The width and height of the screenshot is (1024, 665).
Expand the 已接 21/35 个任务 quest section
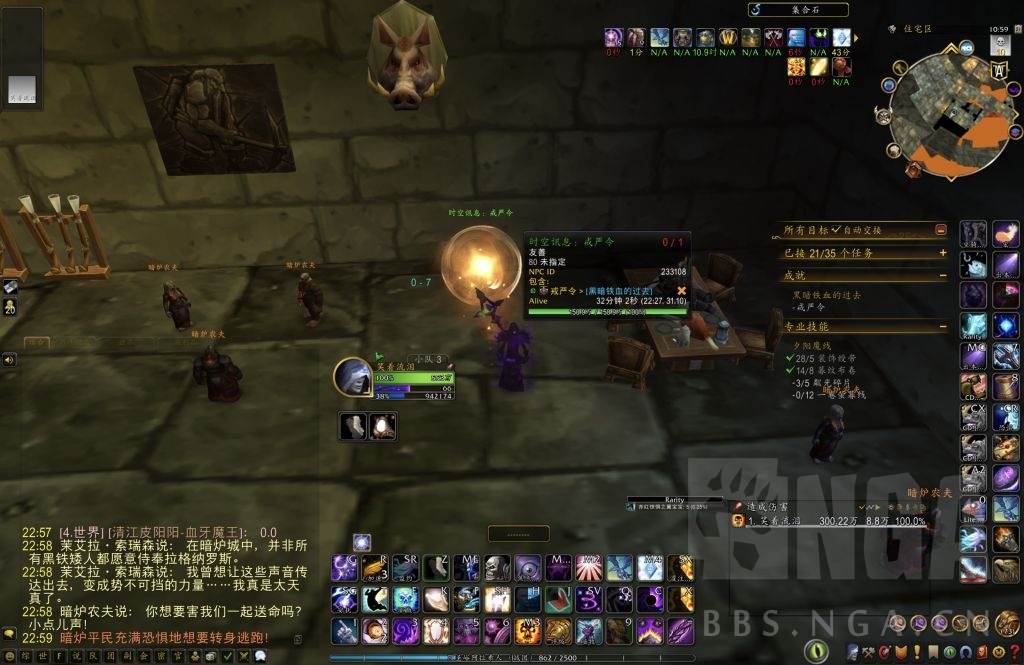click(x=942, y=253)
